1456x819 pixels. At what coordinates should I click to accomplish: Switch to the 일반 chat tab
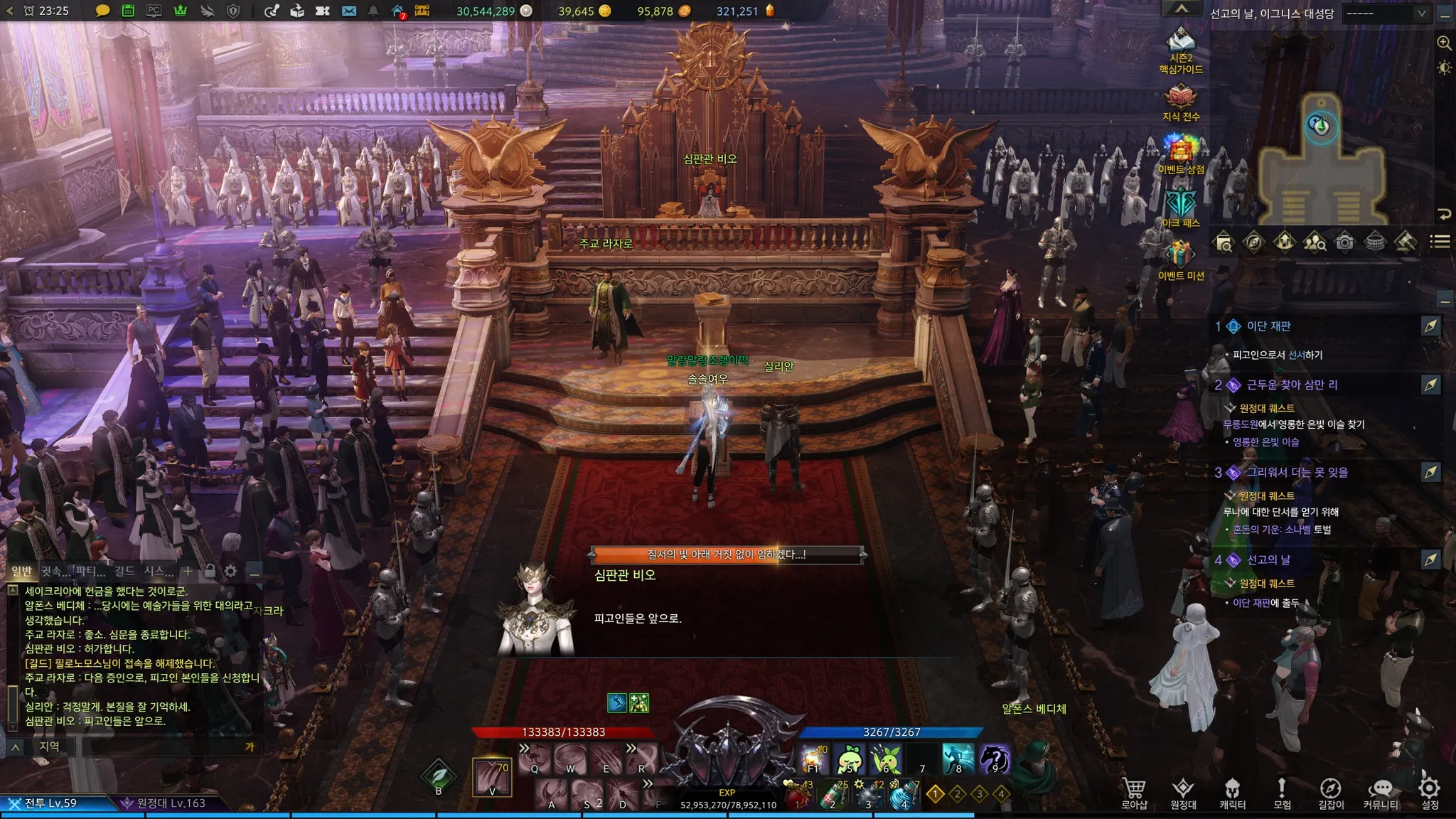[x=22, y=571]
